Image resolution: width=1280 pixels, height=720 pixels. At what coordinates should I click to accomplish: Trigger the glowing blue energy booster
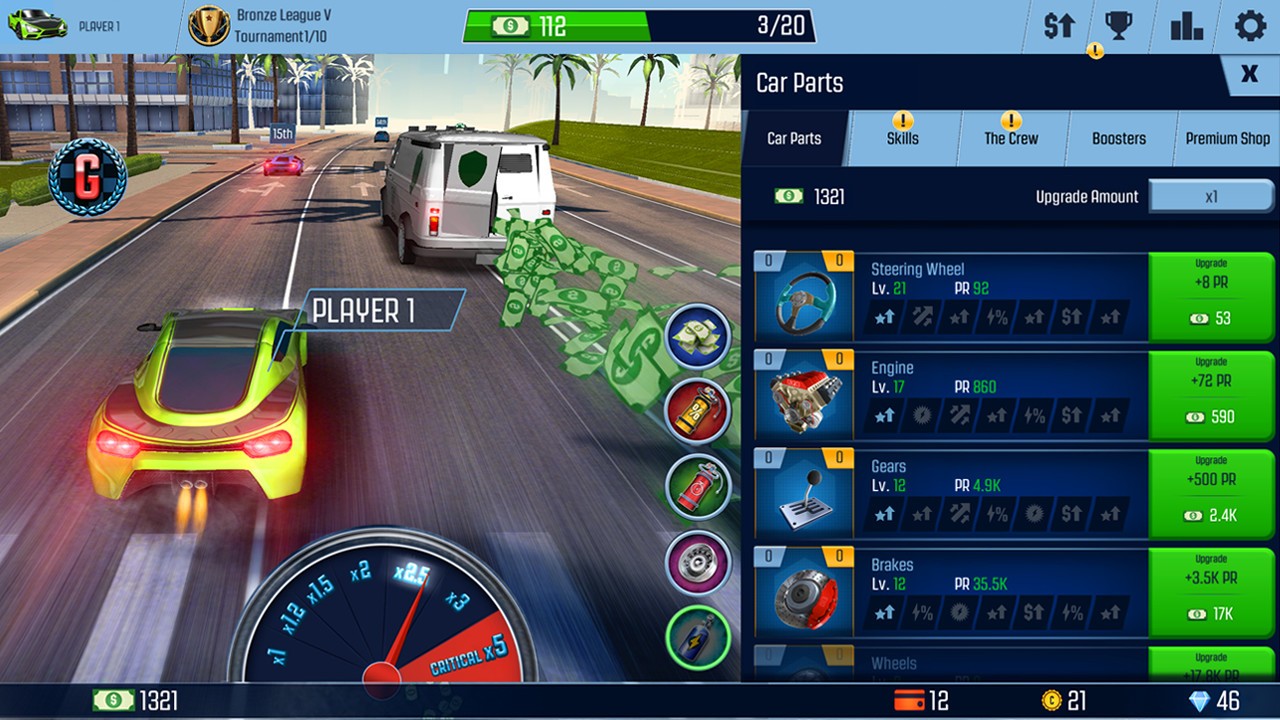coord(698,634)
